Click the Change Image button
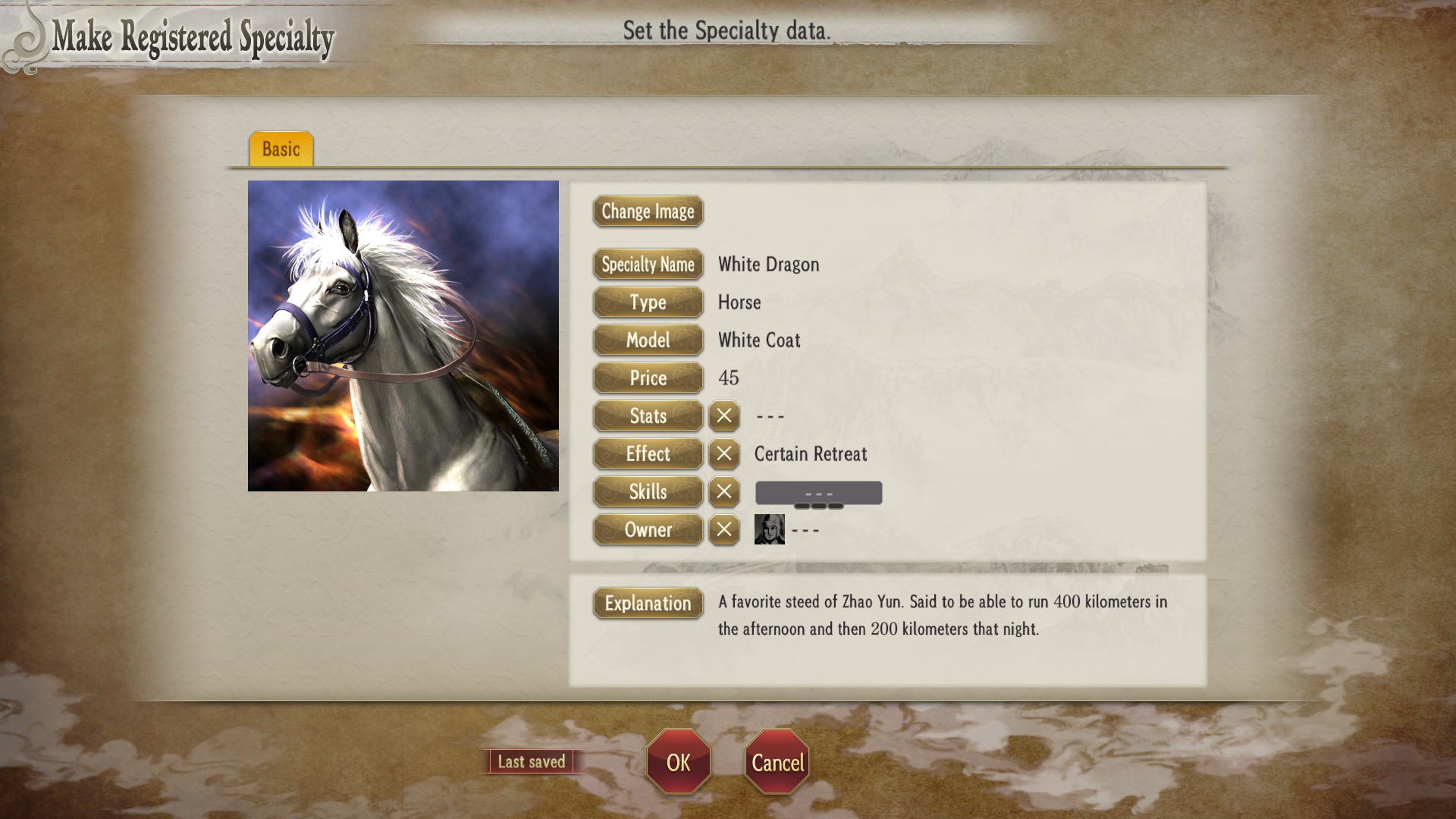Image resolution: width=1456 pixels, height=819 pixels. pos(648,212)
